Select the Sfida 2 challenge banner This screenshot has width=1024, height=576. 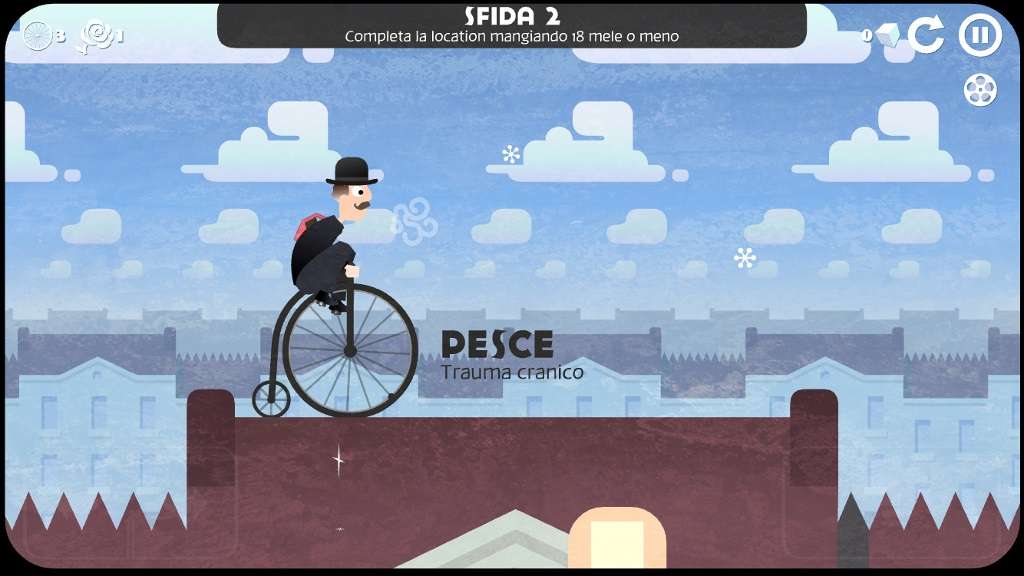pos(512,25)
